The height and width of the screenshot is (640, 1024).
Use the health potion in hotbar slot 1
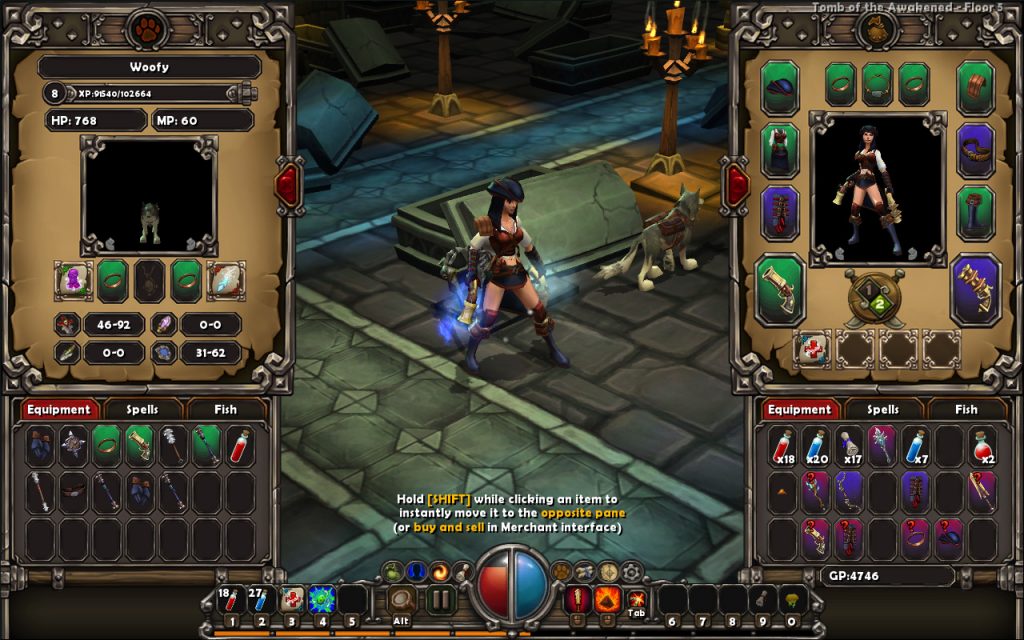tap(231, 600)
